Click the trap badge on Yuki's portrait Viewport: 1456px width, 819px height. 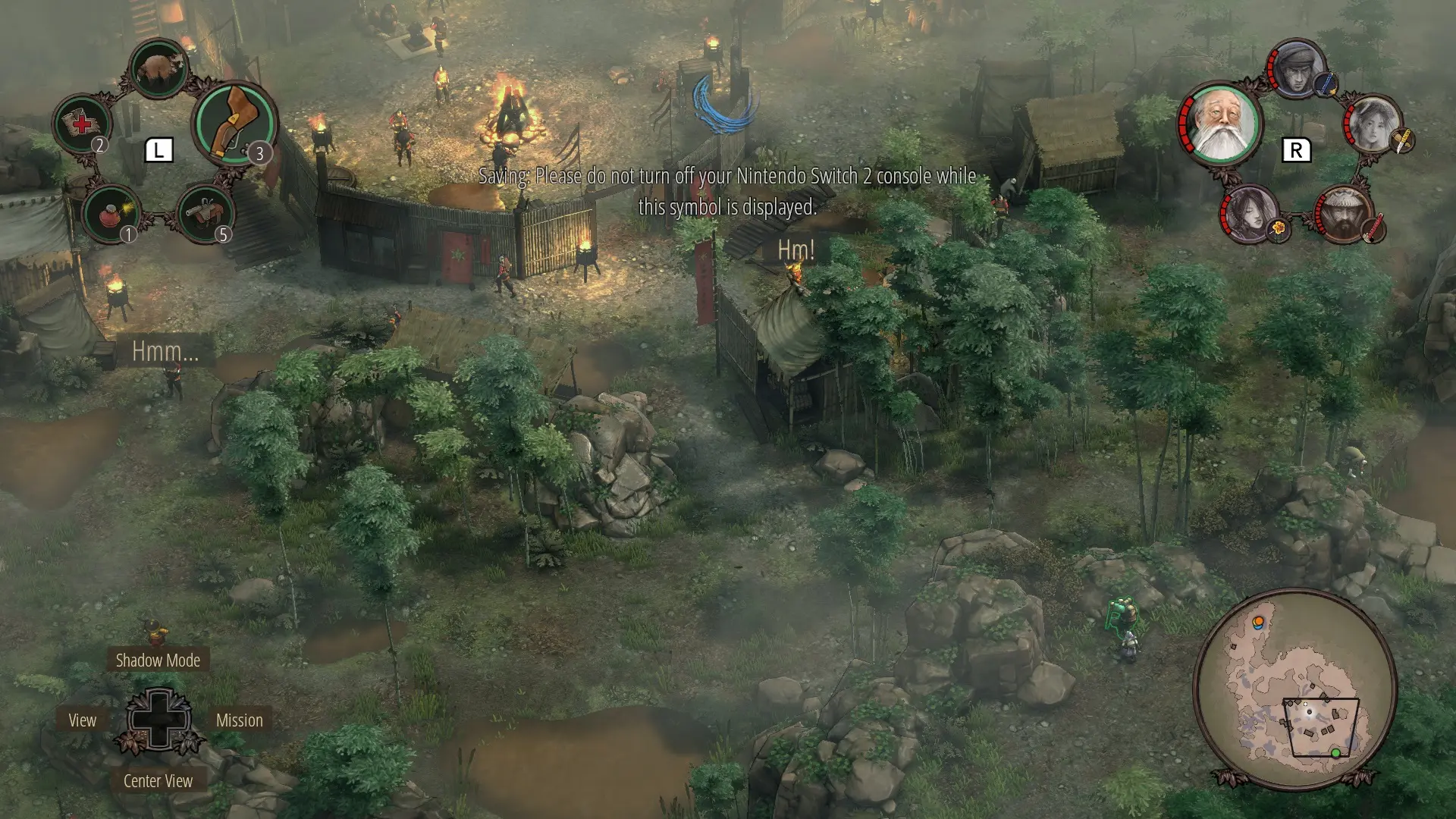(x=1277, y=229)
